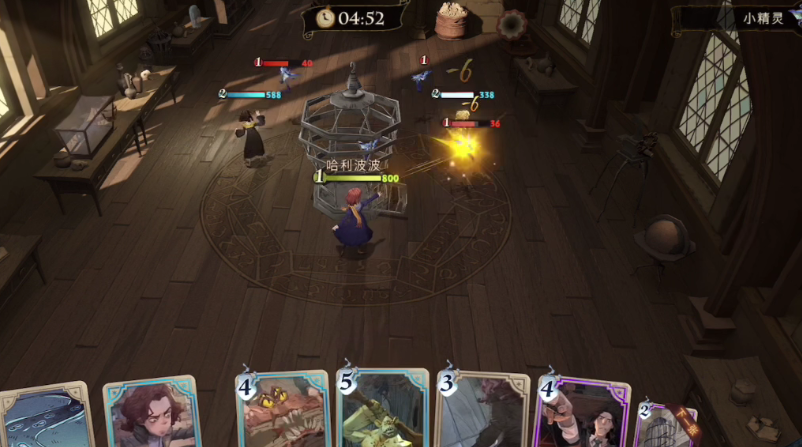Play the 5-cost green troll card
Image resolution: width=802 pixels, height=447 pixels.
tap(383, 410)
